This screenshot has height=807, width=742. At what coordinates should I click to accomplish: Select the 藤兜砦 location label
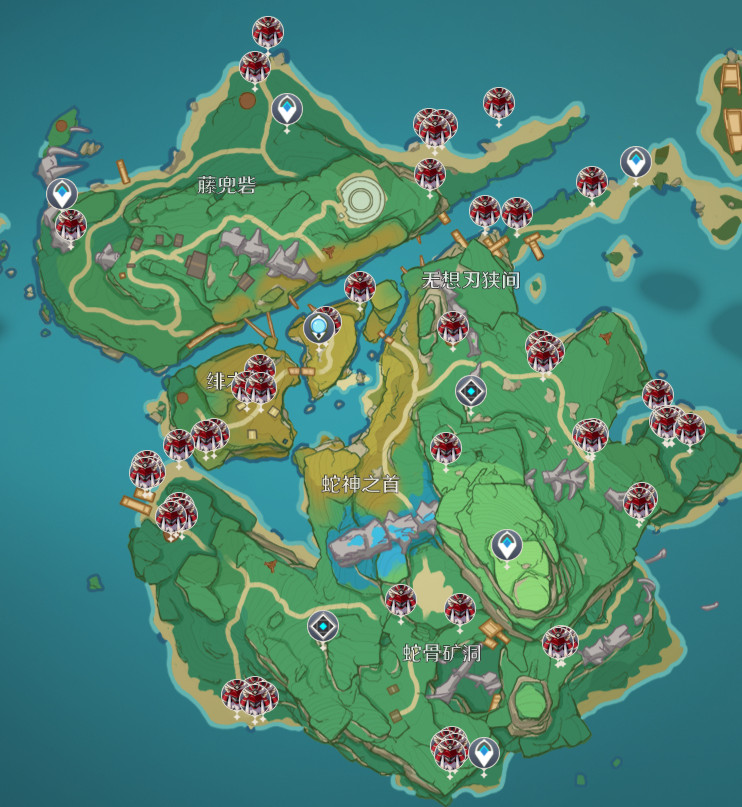point(227,184)
